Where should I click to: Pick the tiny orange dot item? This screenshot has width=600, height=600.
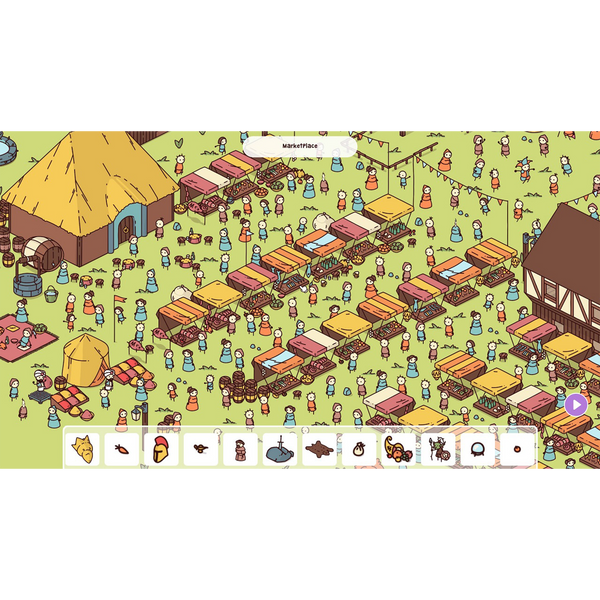point(517,449)
